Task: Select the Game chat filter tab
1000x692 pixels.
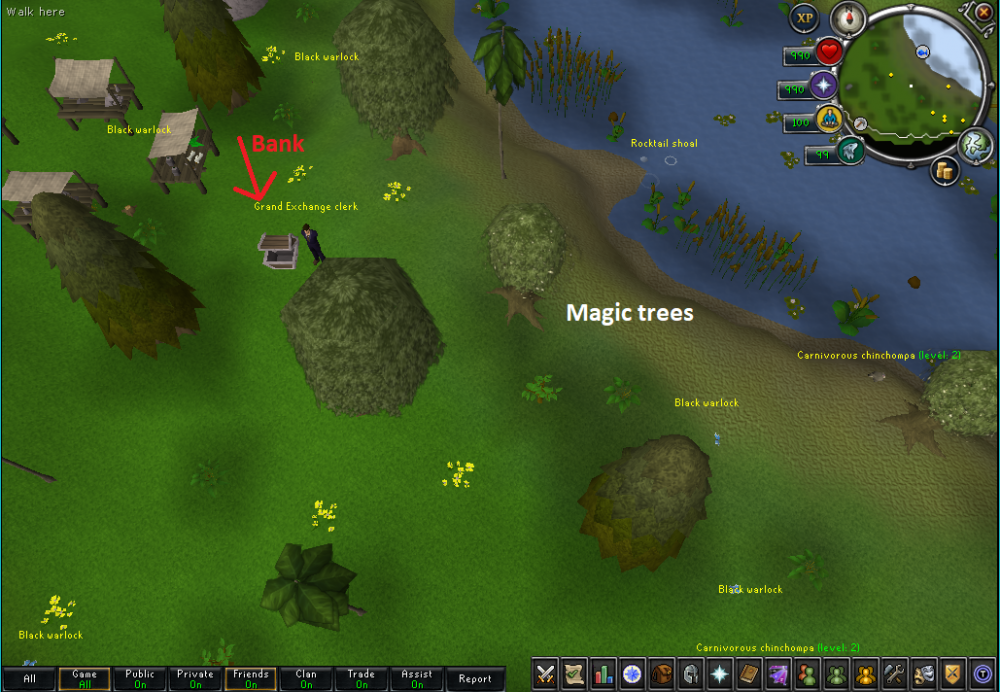Action: pos(84,679)
